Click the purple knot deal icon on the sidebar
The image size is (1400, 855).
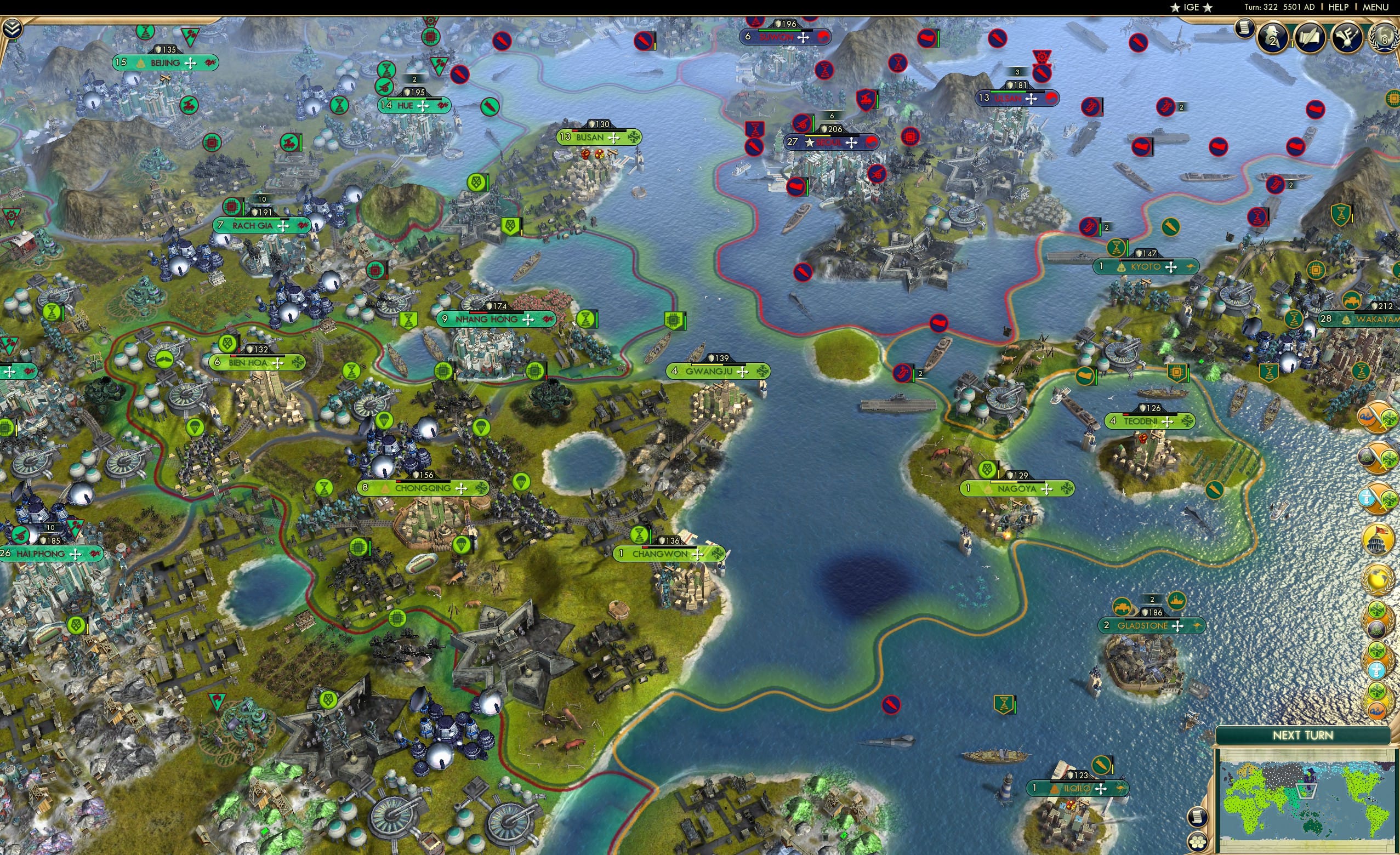tap(1377, 457)
